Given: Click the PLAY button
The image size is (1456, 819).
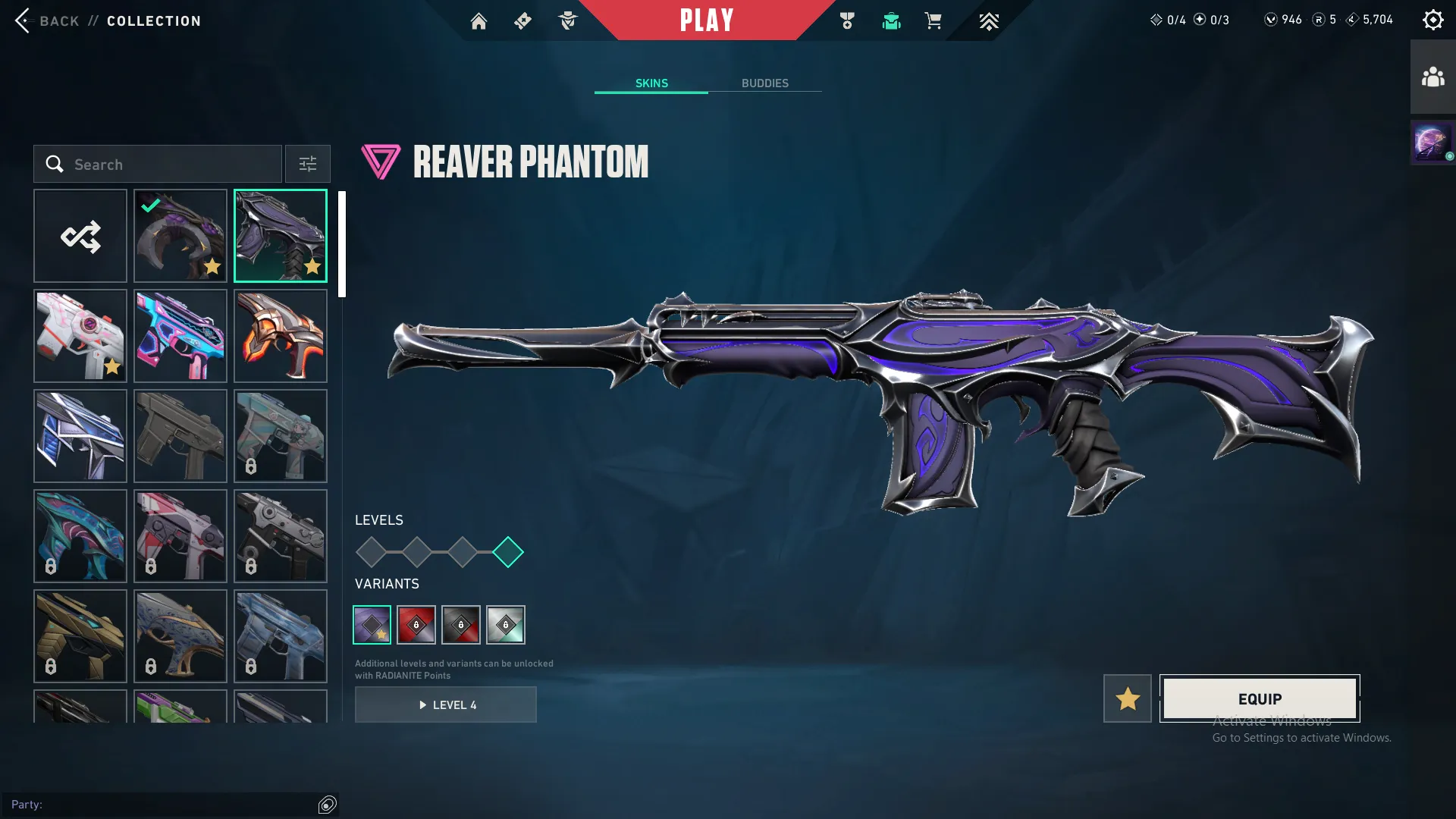Looking at the screenshot, I should (707, 20).
